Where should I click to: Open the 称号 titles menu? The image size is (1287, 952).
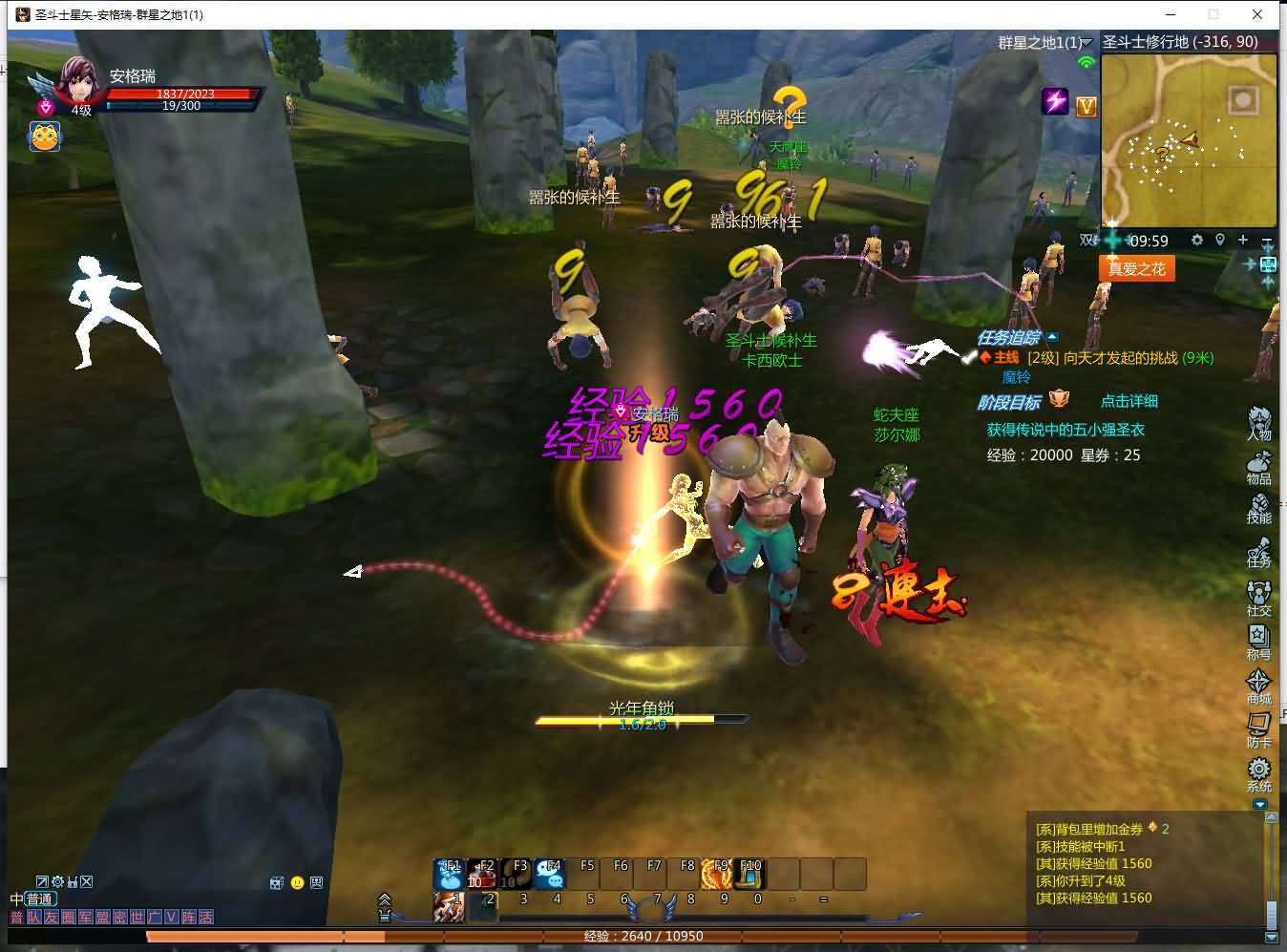click(1258, 642)
